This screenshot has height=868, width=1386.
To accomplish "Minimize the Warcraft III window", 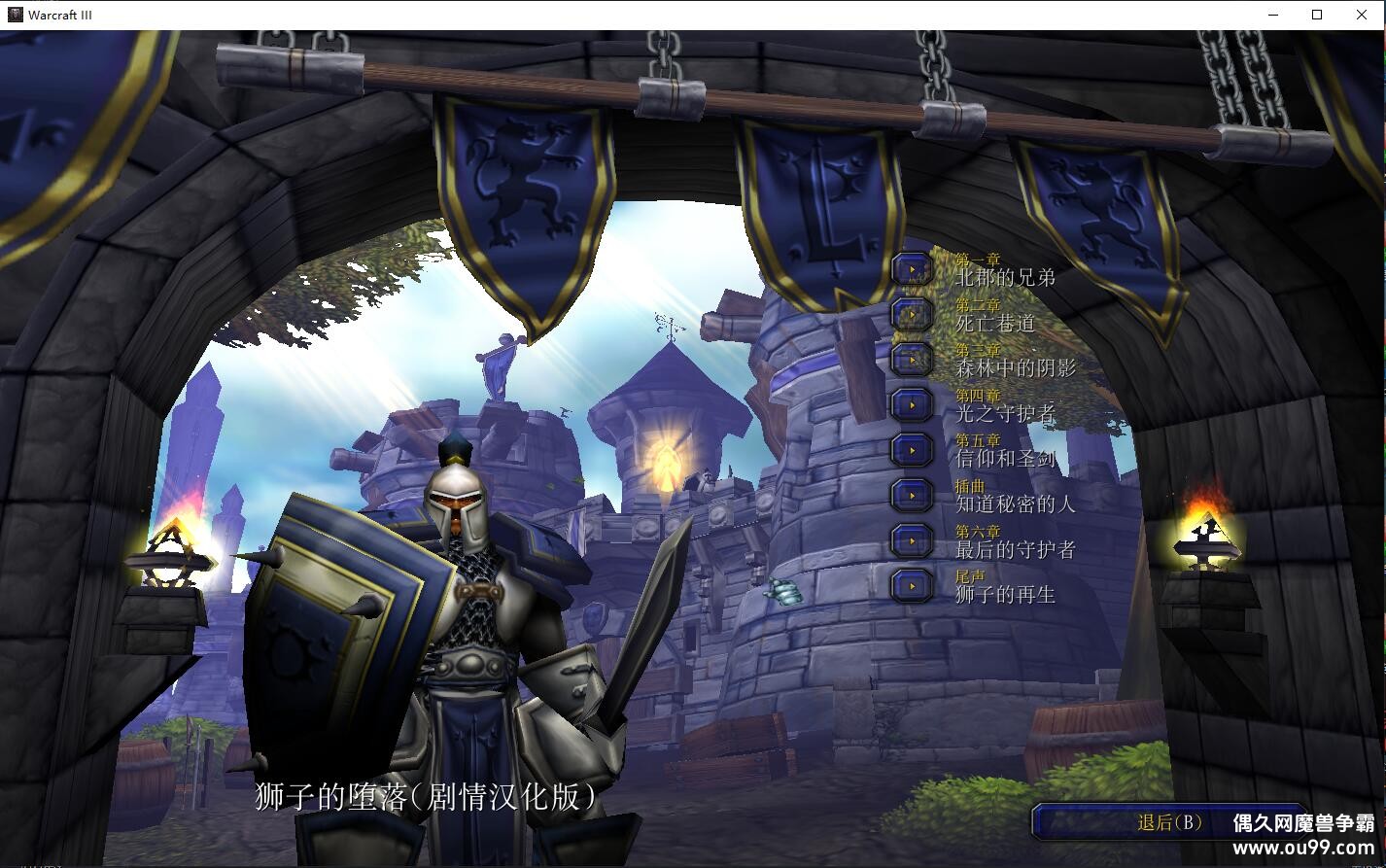I will [1274, 15].
